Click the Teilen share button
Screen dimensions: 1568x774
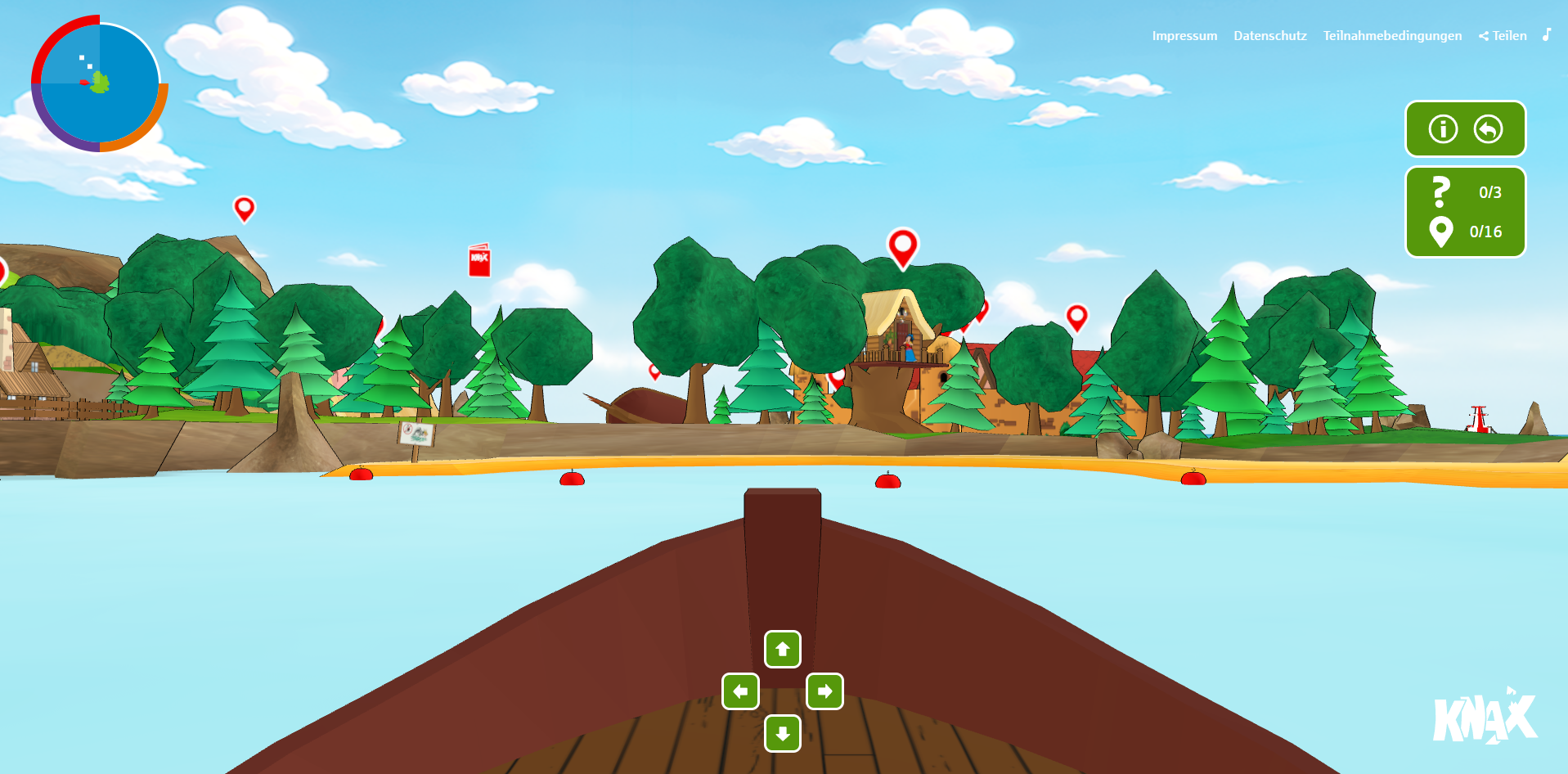(1503, 36)
